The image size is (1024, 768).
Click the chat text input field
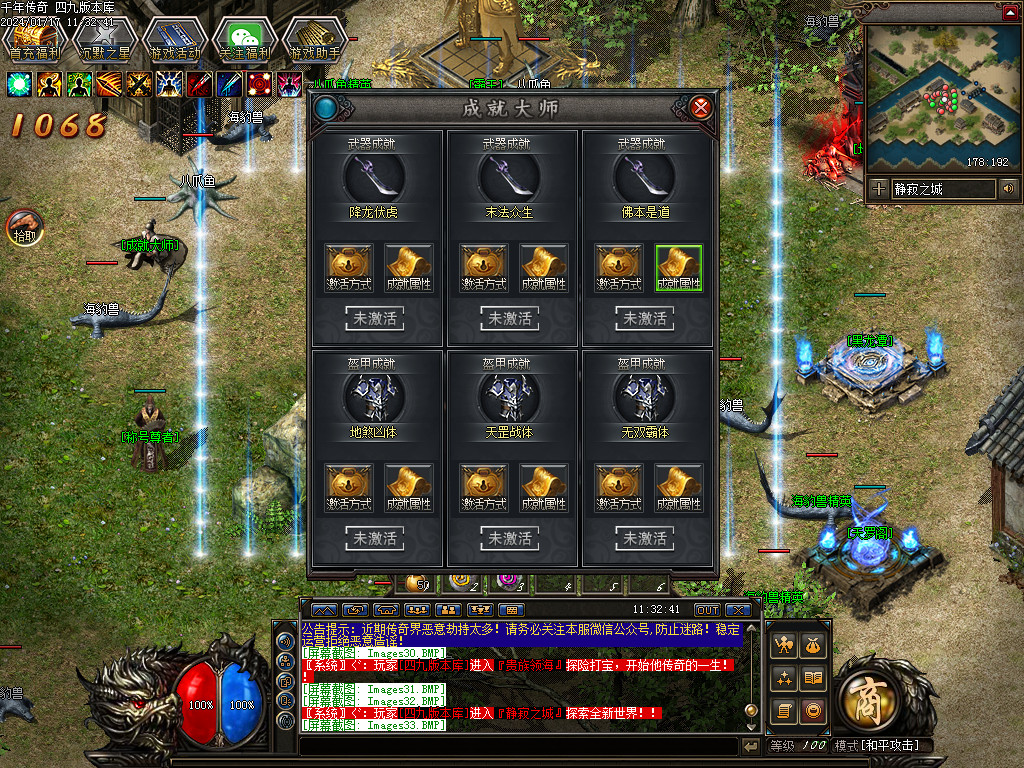coord(520,746)
